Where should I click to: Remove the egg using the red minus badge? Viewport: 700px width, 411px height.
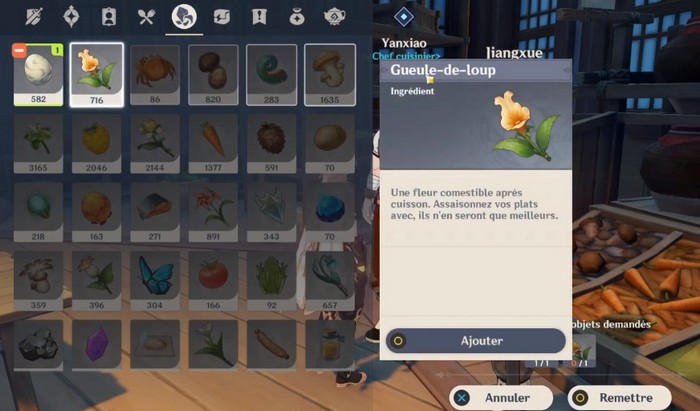pyautogui.click(x=19, y=49)
